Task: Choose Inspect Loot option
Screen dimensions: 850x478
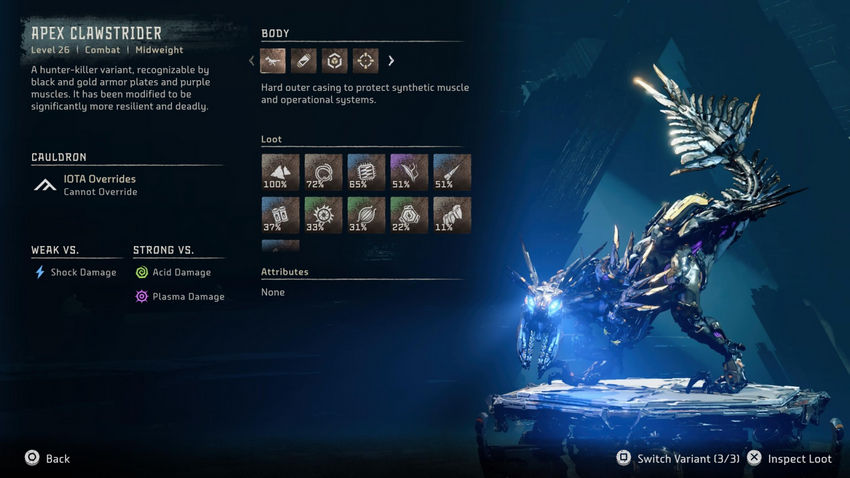Action: (789, 458)
